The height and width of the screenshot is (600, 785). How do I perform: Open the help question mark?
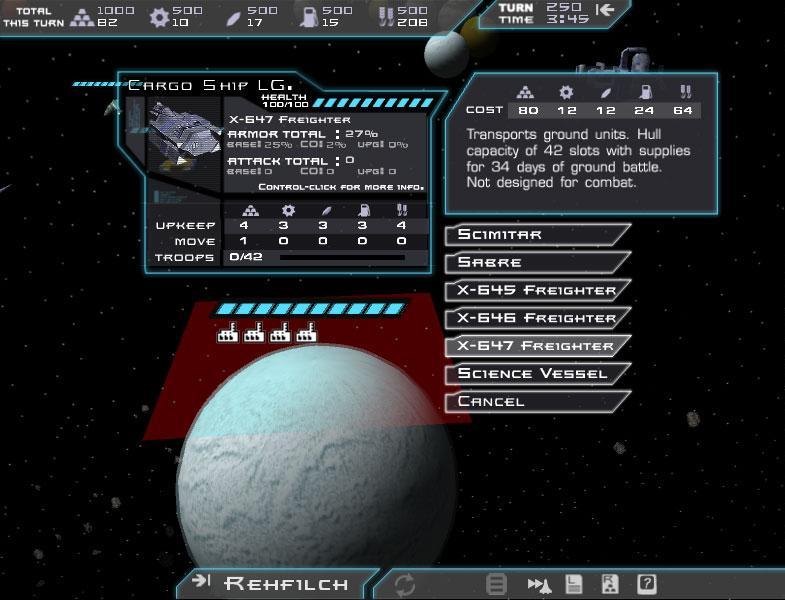[647, 584]
